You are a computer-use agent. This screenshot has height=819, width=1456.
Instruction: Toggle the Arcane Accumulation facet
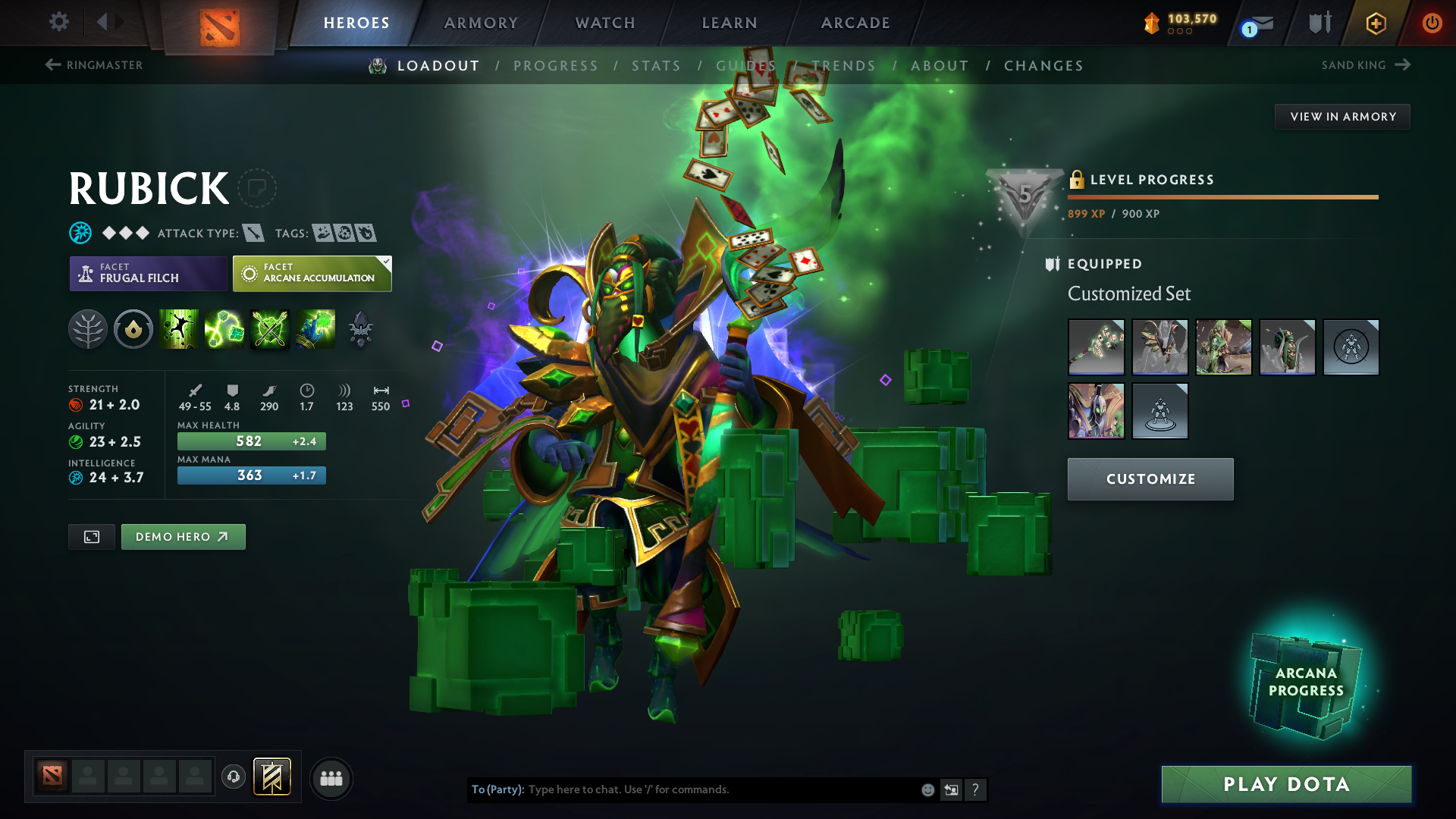click(312, 273)
